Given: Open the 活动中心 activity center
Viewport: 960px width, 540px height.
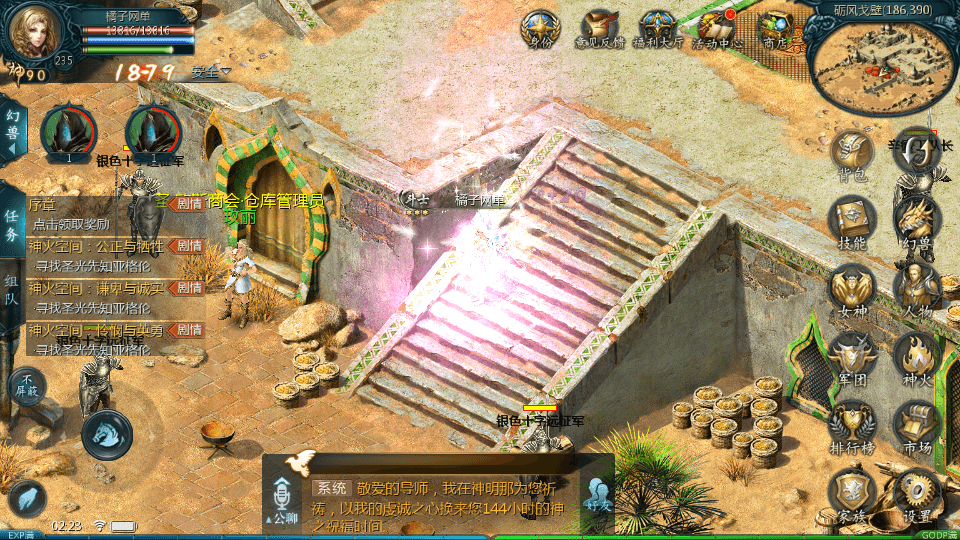Looking at the screenshot, I should coord(716,28).
